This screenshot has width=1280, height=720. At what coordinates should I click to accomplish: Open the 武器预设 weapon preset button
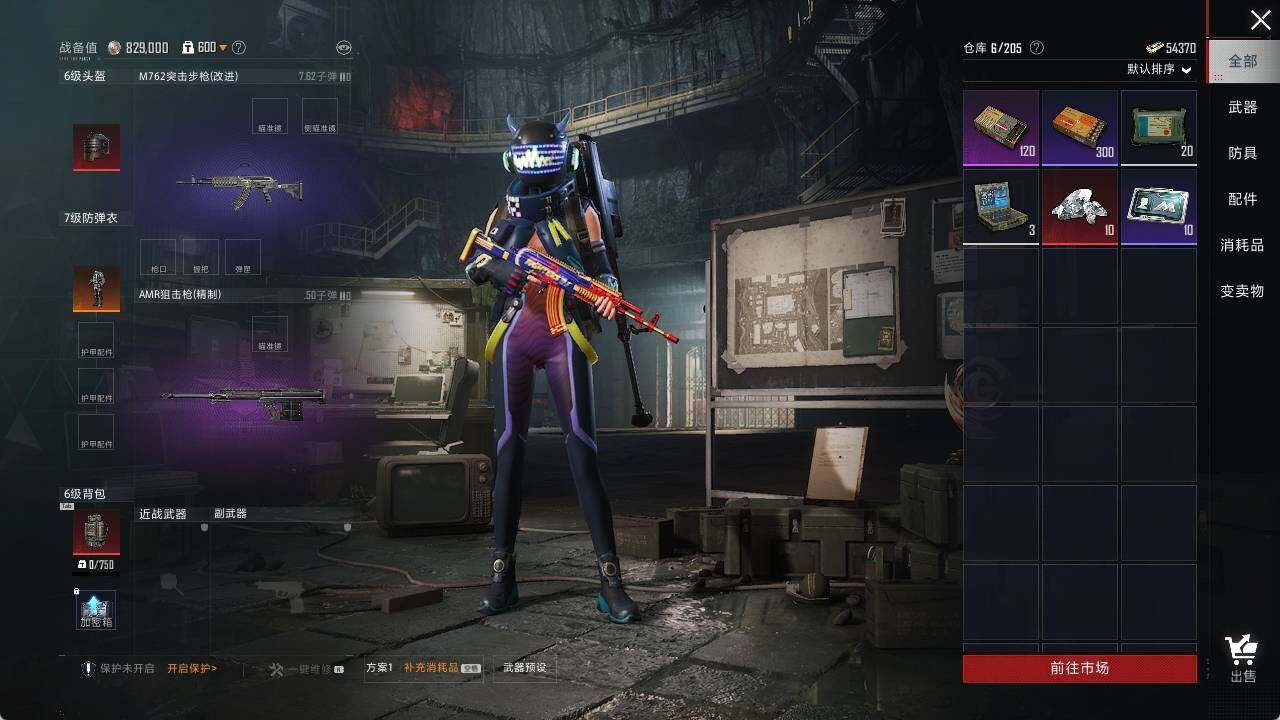pyautogui.click(x=525, y=668)
